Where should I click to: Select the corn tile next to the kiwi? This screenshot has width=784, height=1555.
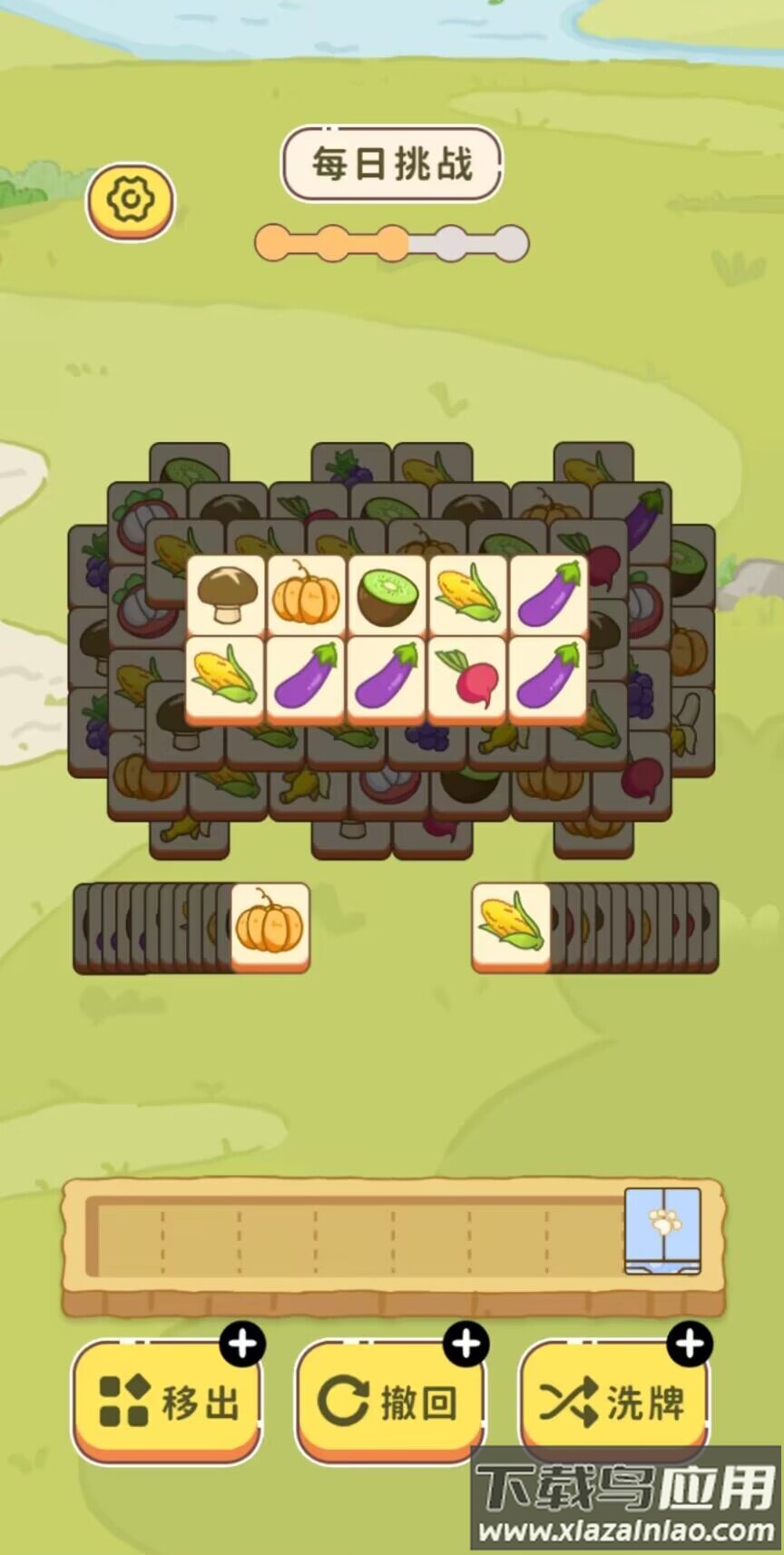(x=467, y=595)
